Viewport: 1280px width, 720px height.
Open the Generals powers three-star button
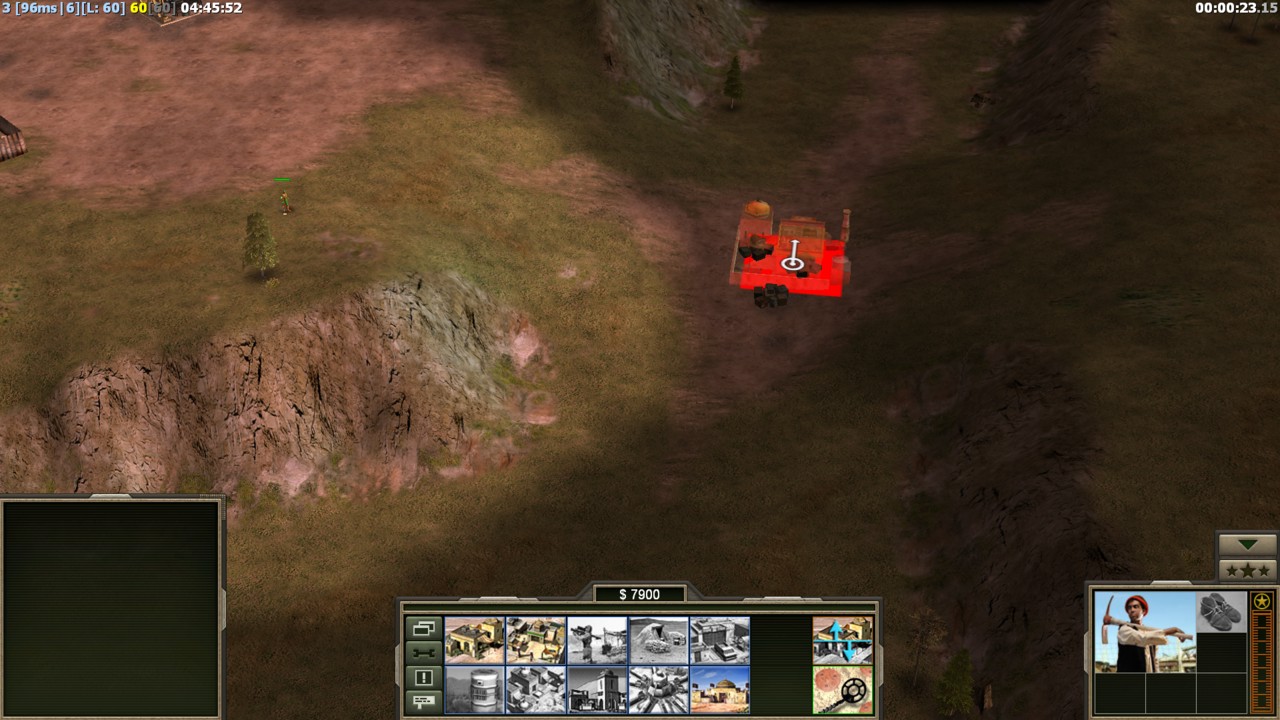[1247, 570]
